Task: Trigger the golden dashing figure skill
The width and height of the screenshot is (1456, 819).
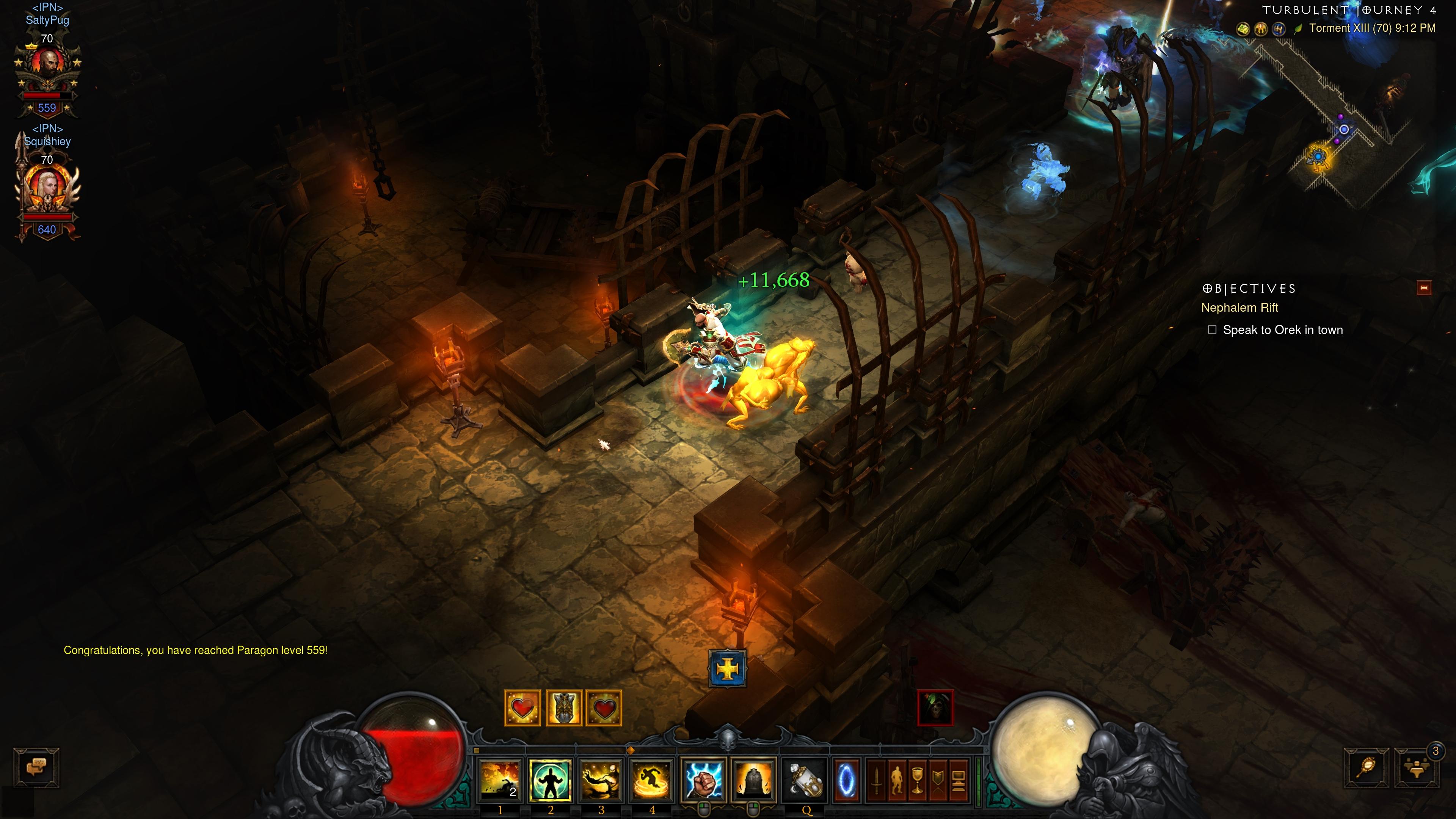Action: click(x=651, y=780)
